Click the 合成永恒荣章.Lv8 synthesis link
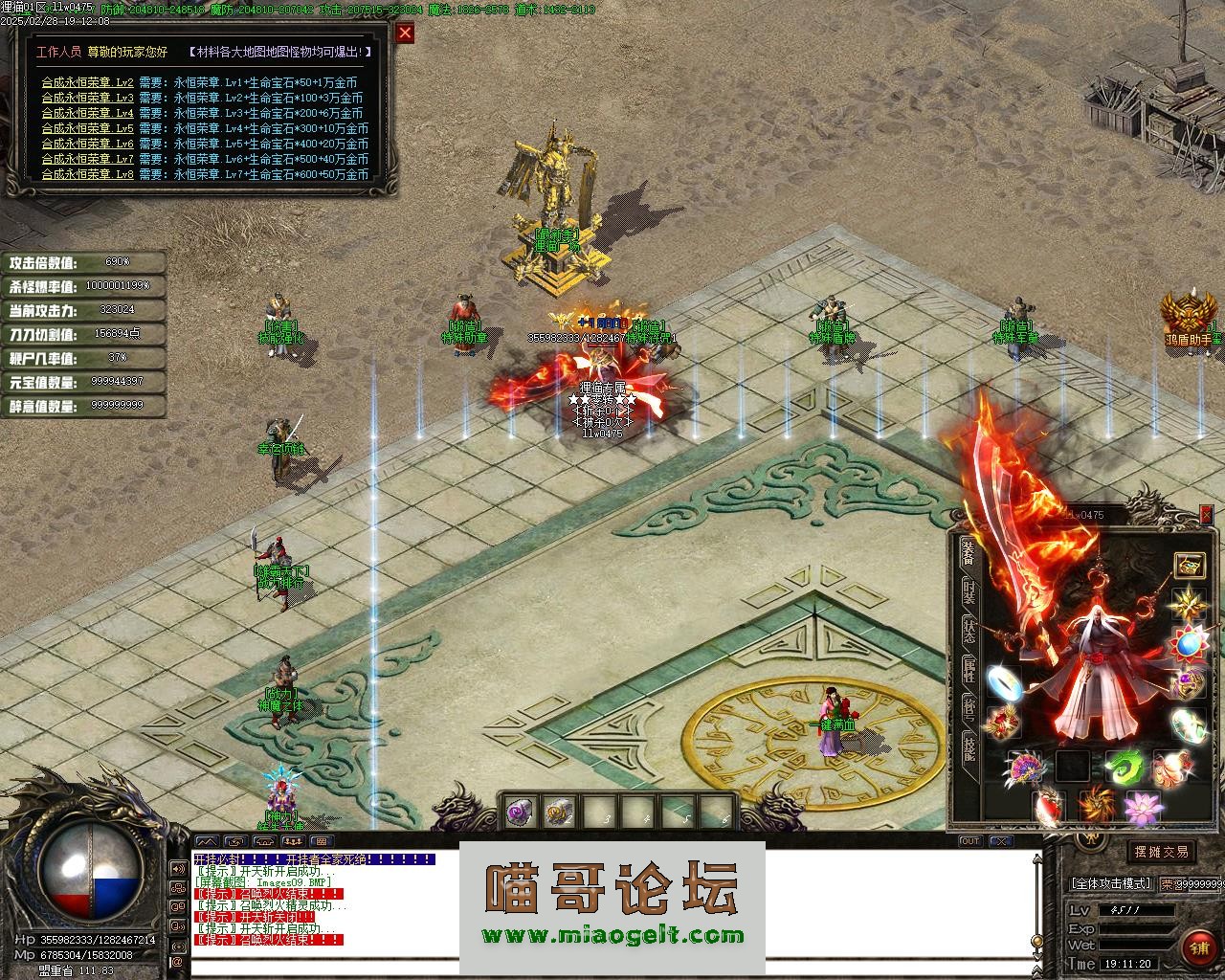1225x980 pixels. (87, 174)
